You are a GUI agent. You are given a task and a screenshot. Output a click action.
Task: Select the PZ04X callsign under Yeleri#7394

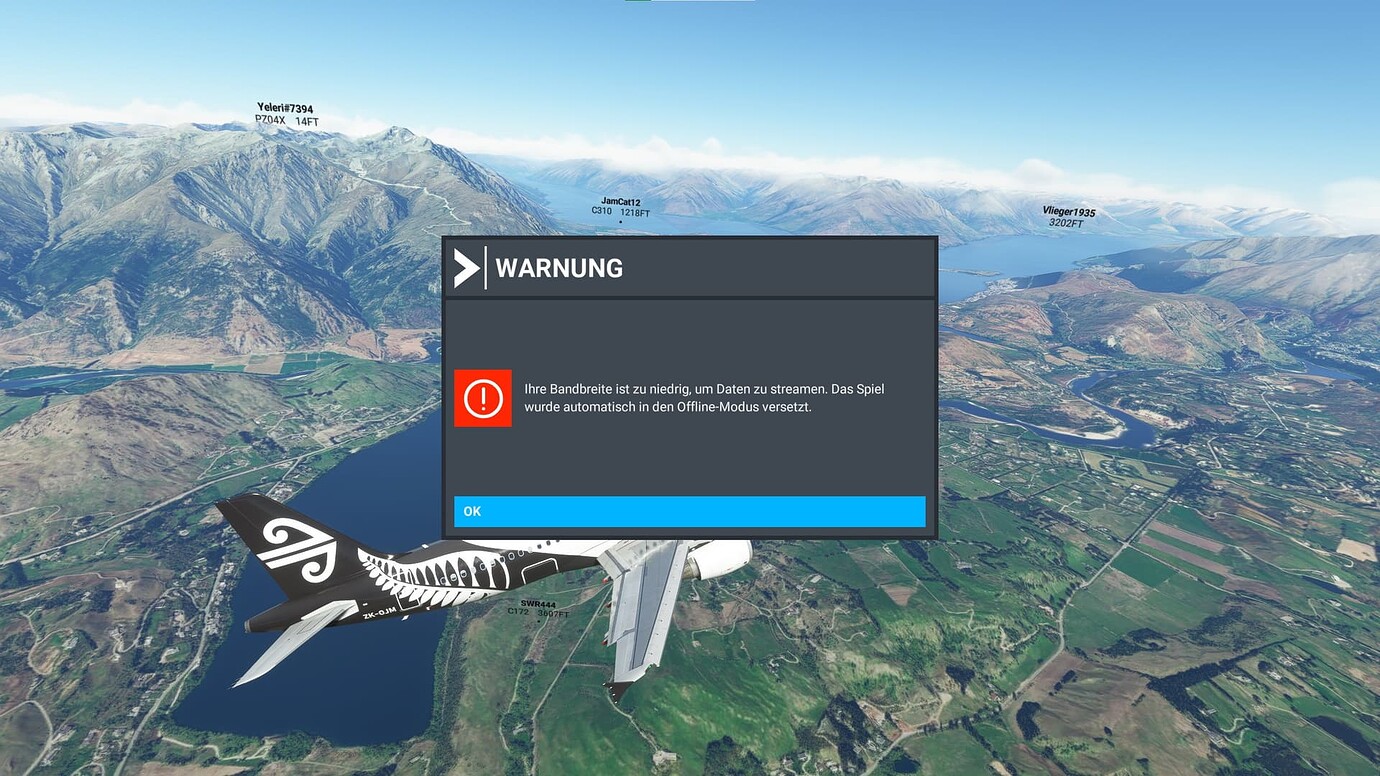pos(268,118)
